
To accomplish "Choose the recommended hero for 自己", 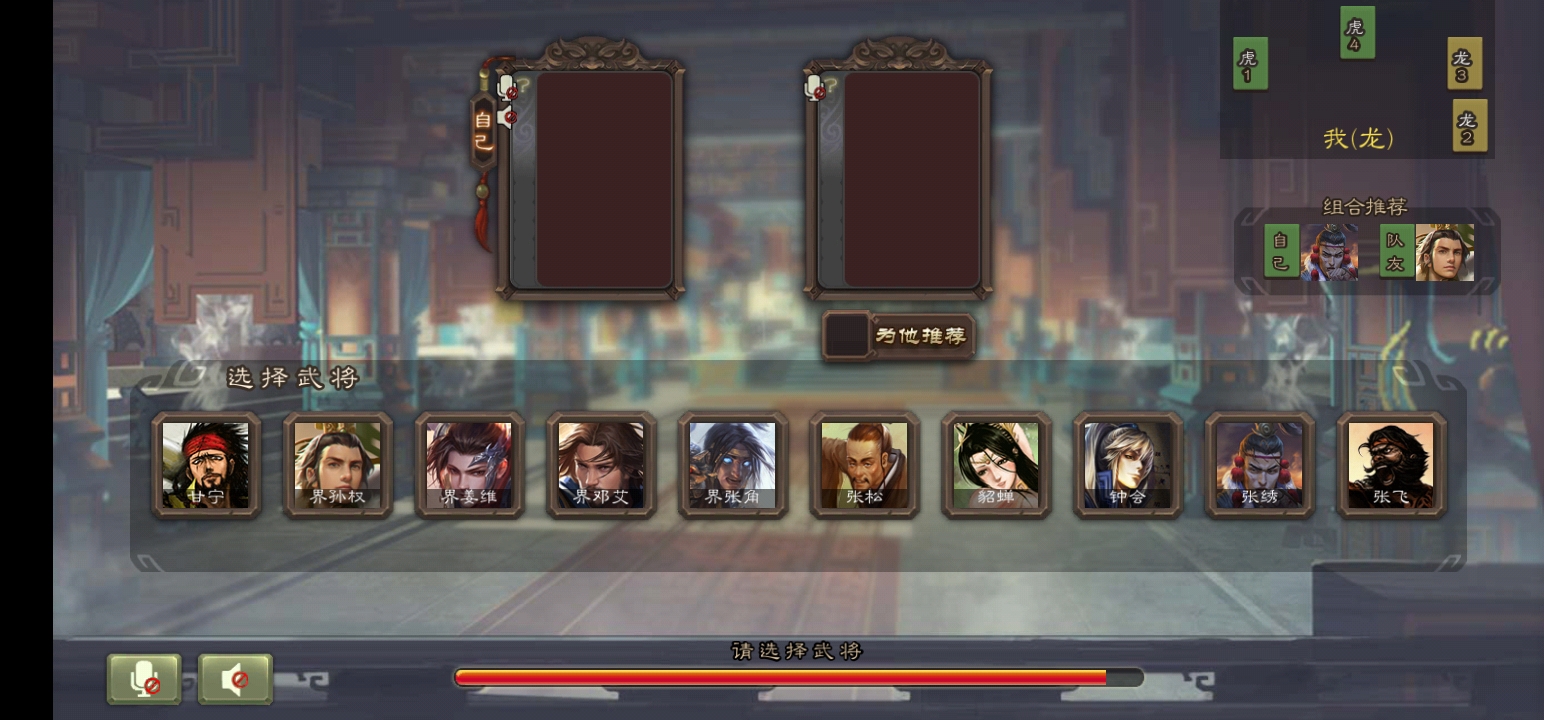I will [1329, 252].
